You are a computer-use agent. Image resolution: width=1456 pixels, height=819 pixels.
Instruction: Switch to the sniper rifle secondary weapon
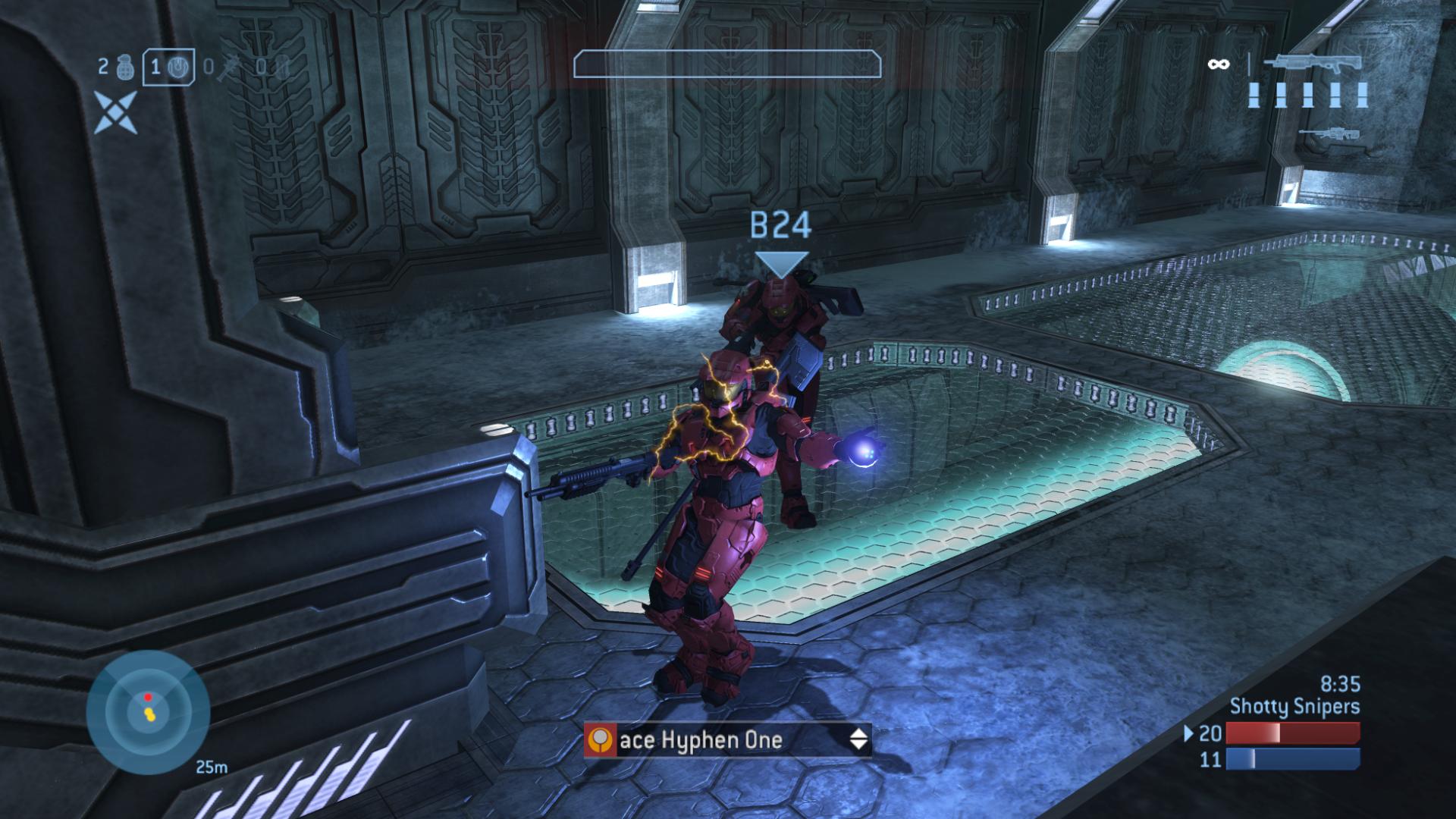coord(1329,134)
